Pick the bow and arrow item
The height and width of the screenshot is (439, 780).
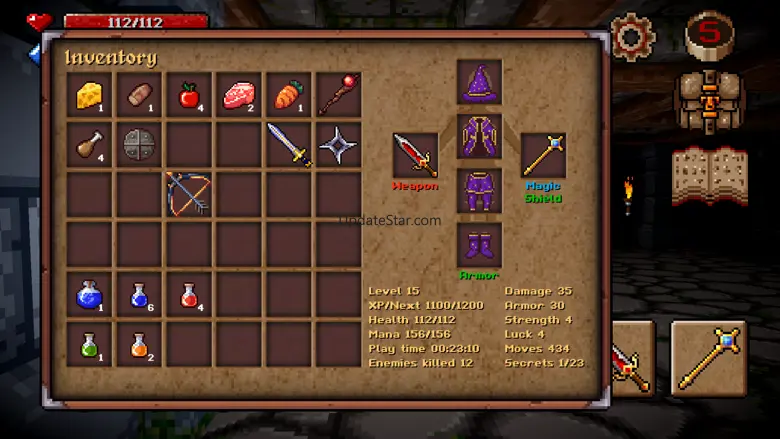pos(189,193)
